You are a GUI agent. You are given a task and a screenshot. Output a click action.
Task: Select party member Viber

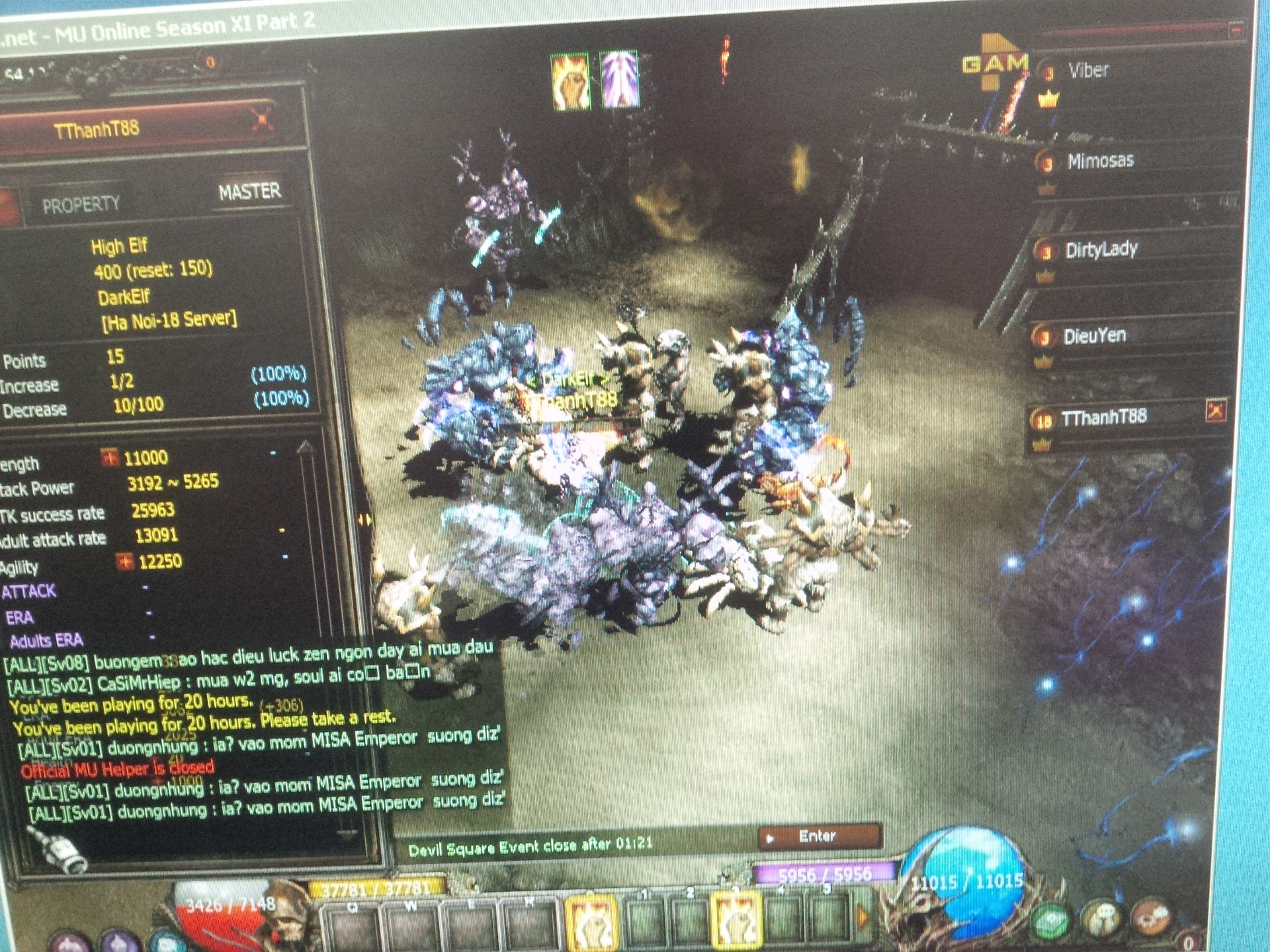pyautogui.click(x=1087, y=71)
